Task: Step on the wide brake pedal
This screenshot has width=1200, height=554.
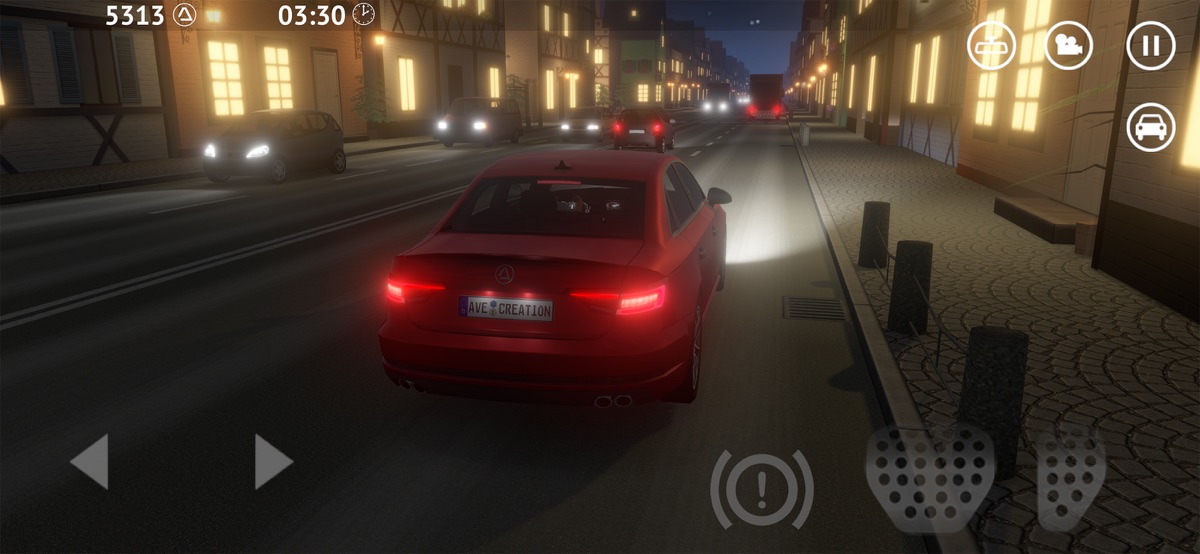Action: tap(930, 475)
